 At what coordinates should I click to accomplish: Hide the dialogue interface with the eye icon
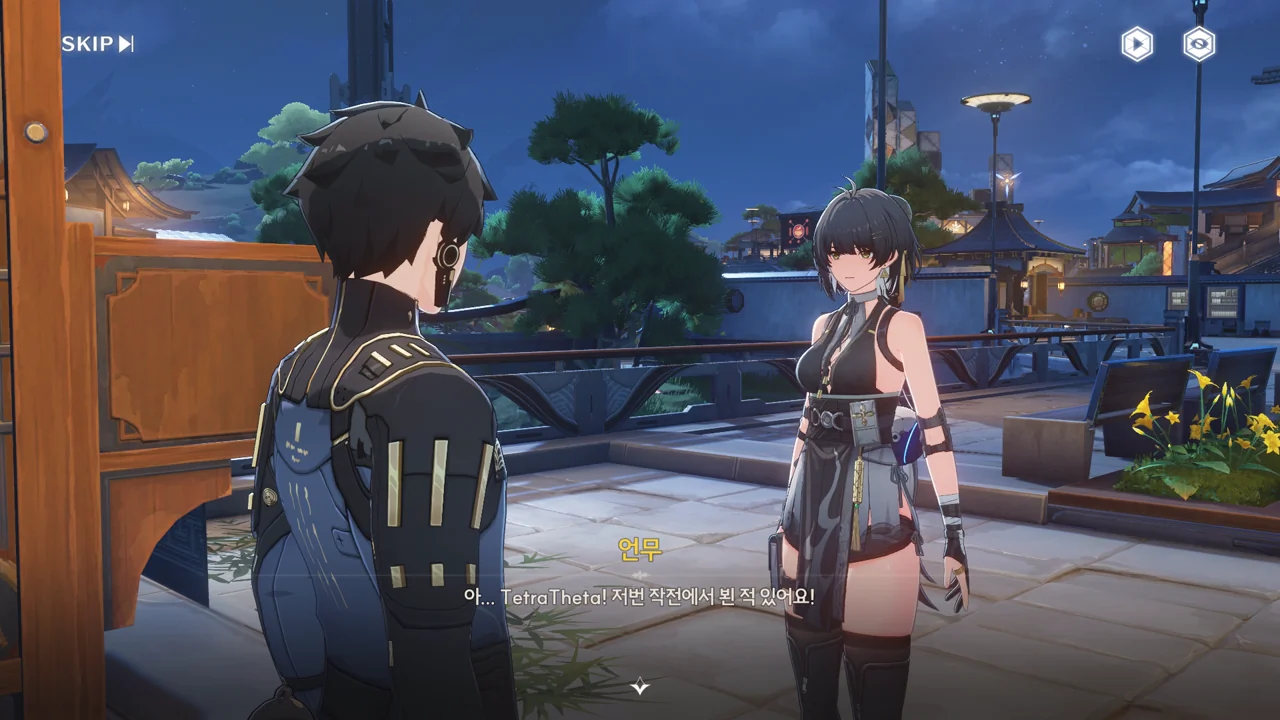click(1199, 44)
